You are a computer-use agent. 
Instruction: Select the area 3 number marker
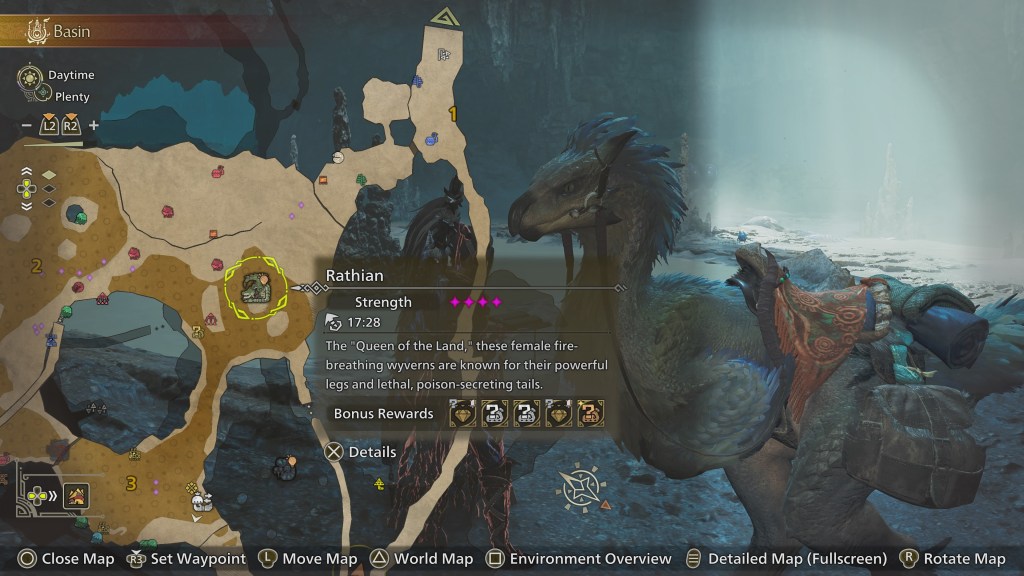131,485
